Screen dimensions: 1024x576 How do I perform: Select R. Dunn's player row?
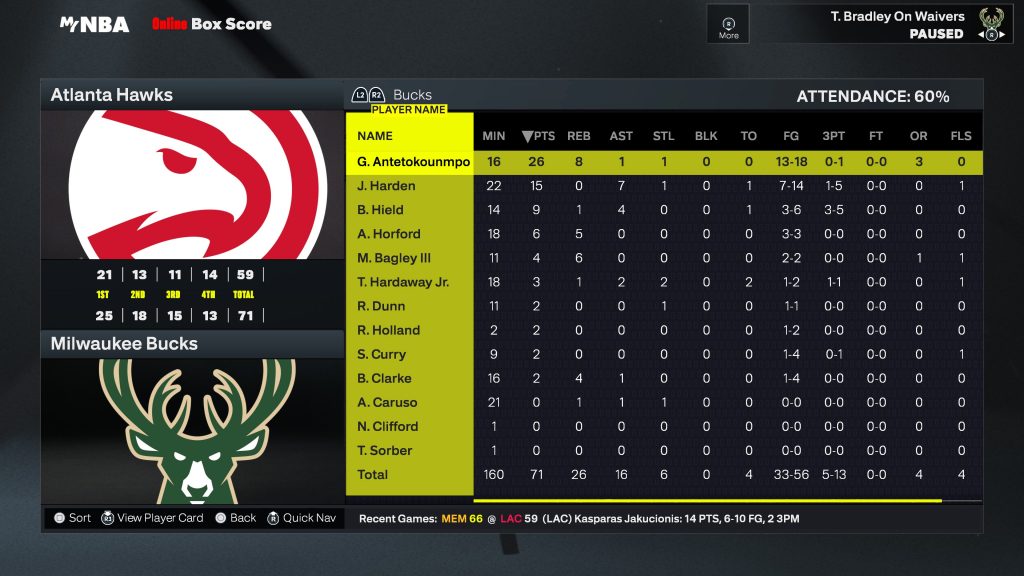380,306
